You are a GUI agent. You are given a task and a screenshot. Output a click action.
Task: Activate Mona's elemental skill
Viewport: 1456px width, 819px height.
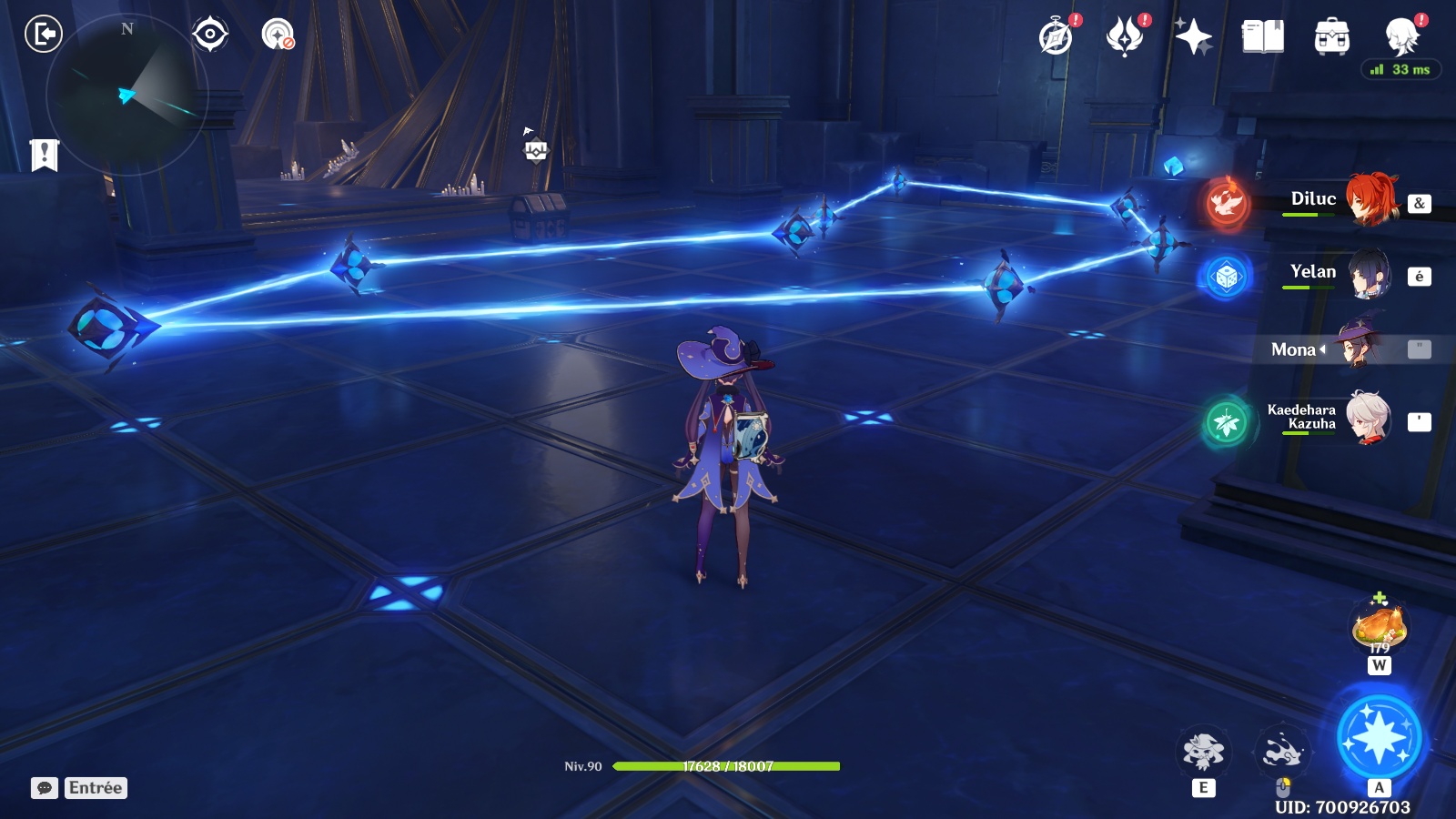pyautogui.click(x=1203, y=752)
